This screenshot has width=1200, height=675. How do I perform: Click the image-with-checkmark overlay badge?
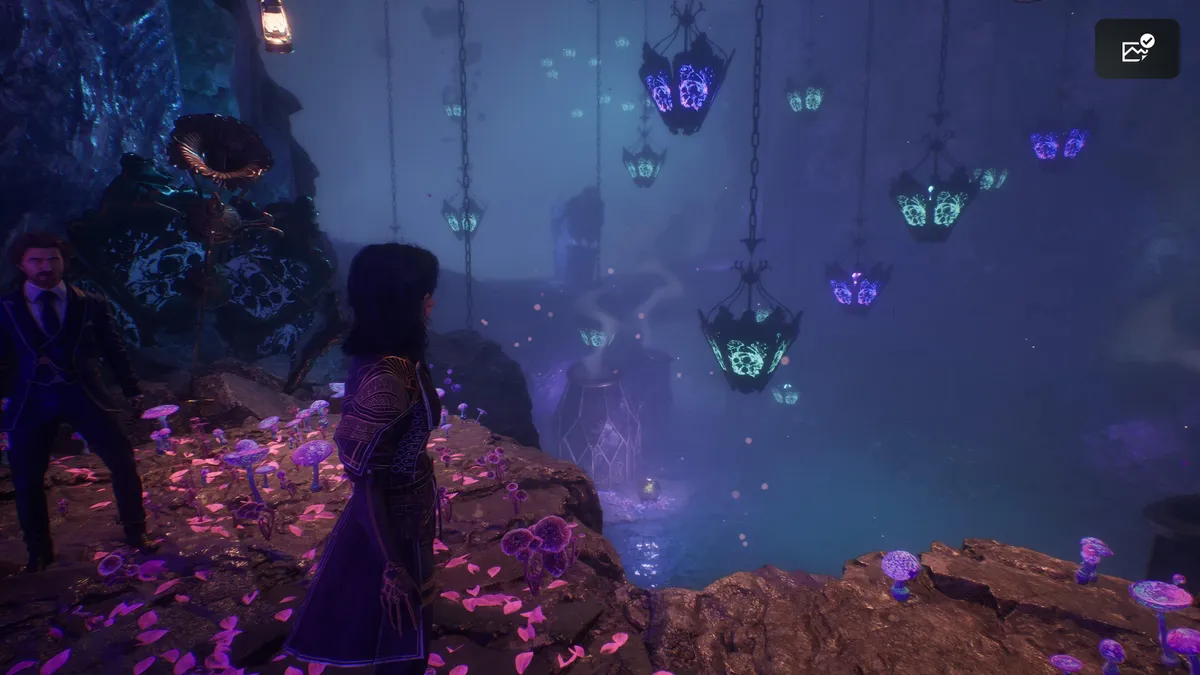pyautogui.click(x=1137, y=49)
